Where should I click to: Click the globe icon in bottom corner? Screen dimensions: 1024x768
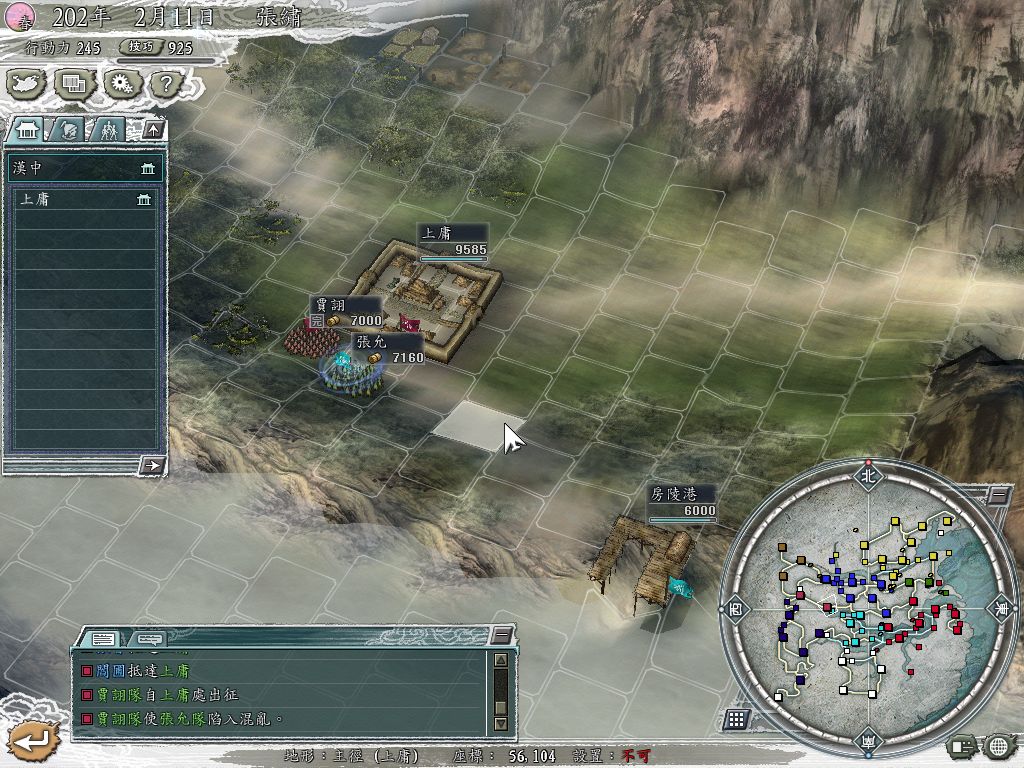pos(997,745)
